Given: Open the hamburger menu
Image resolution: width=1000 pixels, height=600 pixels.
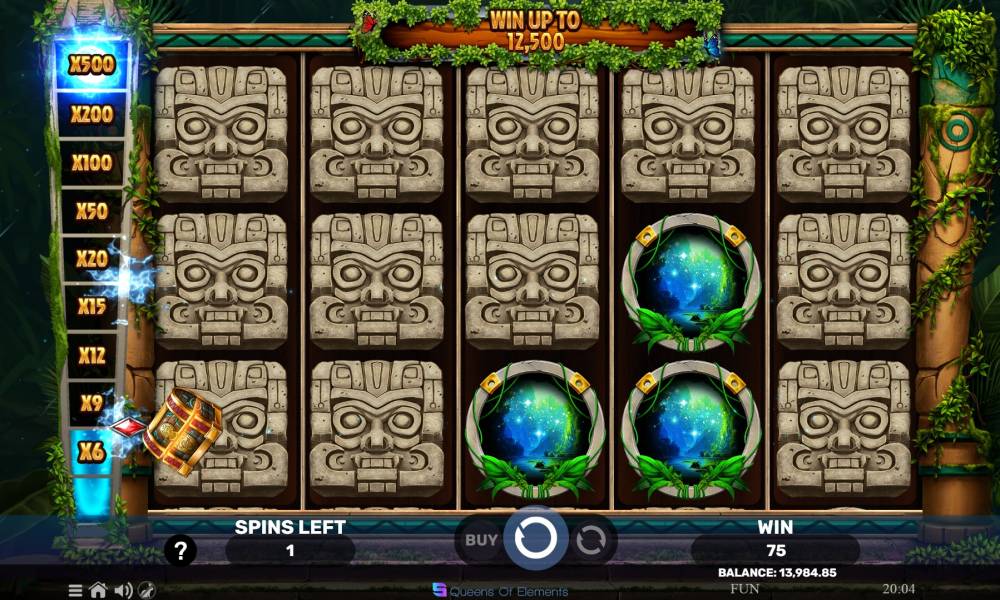Looking at the screenshot, I should coord(76,590).
